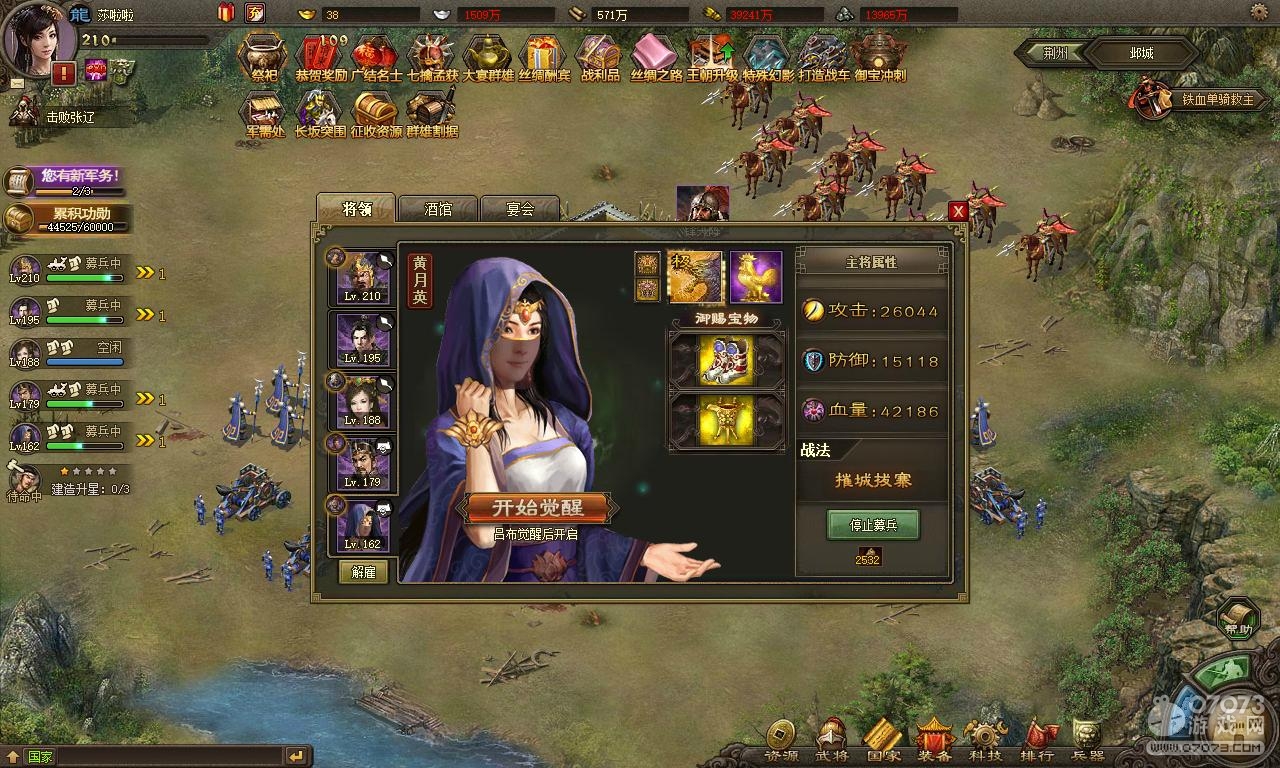Viewport: 1280px width, 768px height.
Task: Switch to the 酒馆 tab
Action: point(438,209)
